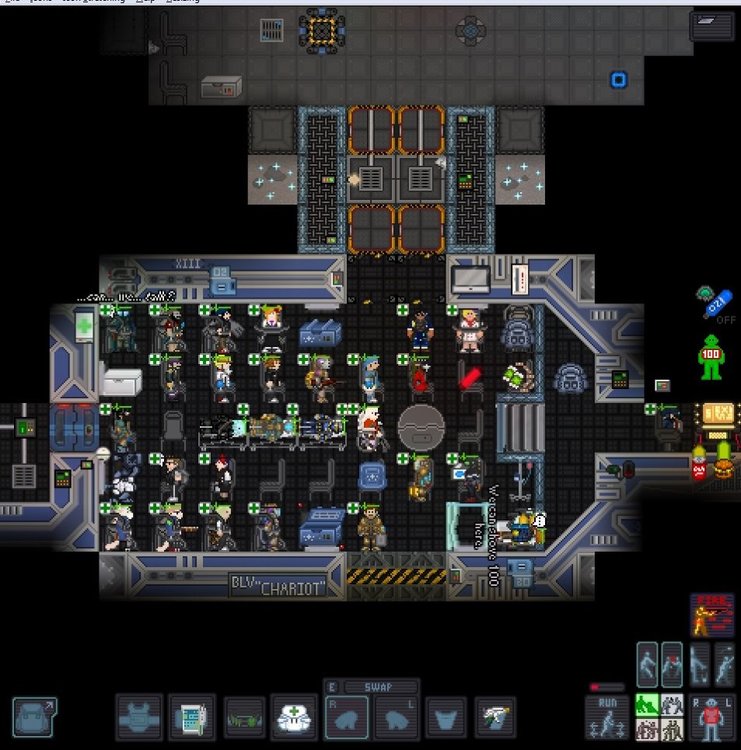This screenshot has height=750, width=741.
Task: Click the resist action icon
Action: pyautogui.click(x=648, y=662)
